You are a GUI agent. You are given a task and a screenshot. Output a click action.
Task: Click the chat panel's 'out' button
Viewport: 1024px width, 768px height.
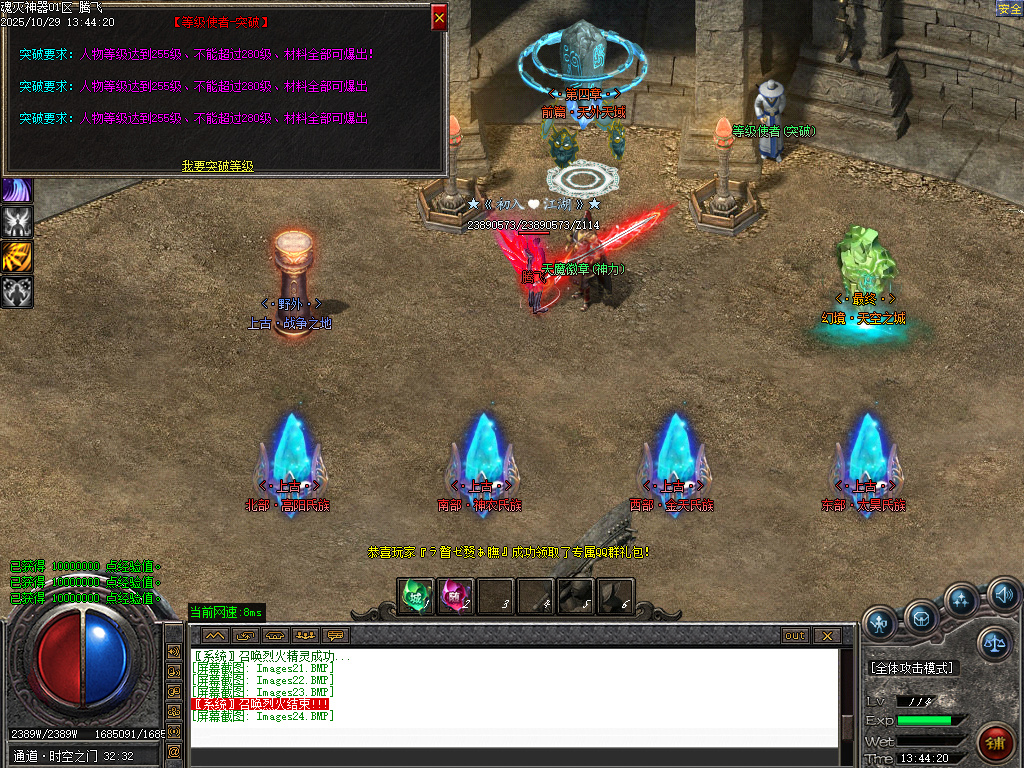[795, 636]
